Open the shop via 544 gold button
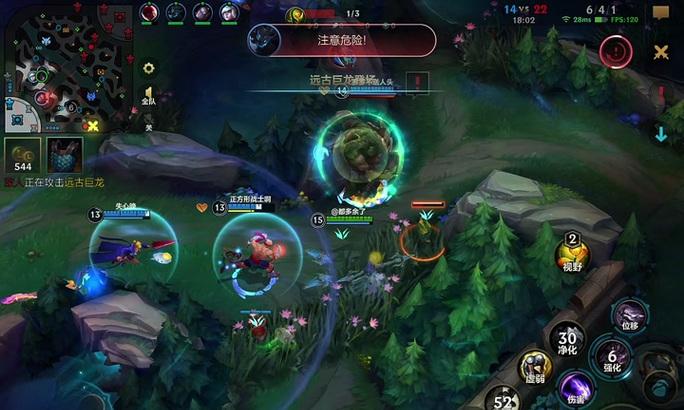The height and width of the screenshot is (410, 684). pyautogui.click(x=22, y=155)
